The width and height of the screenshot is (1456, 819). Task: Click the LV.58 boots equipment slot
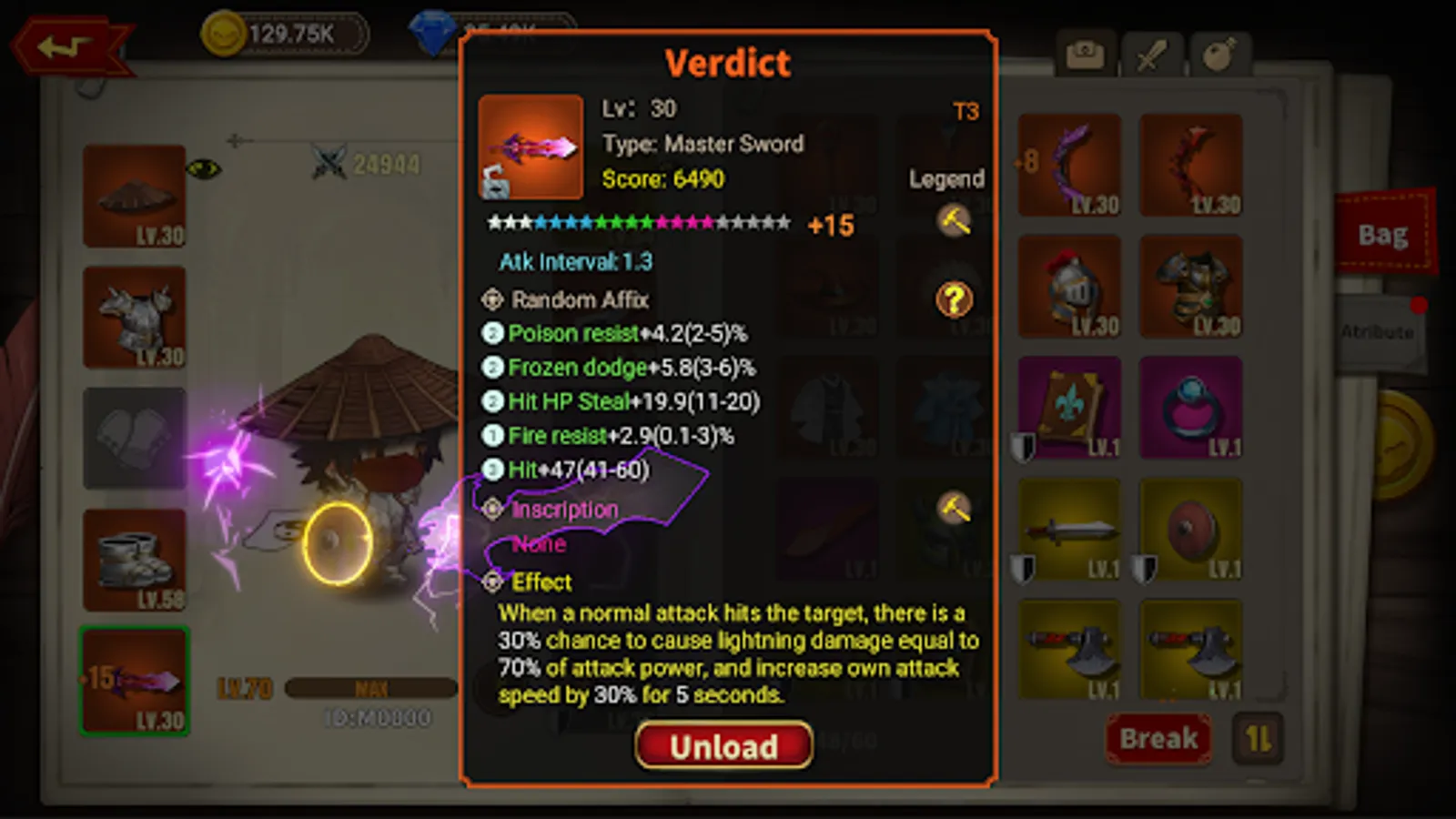[133, 560]
